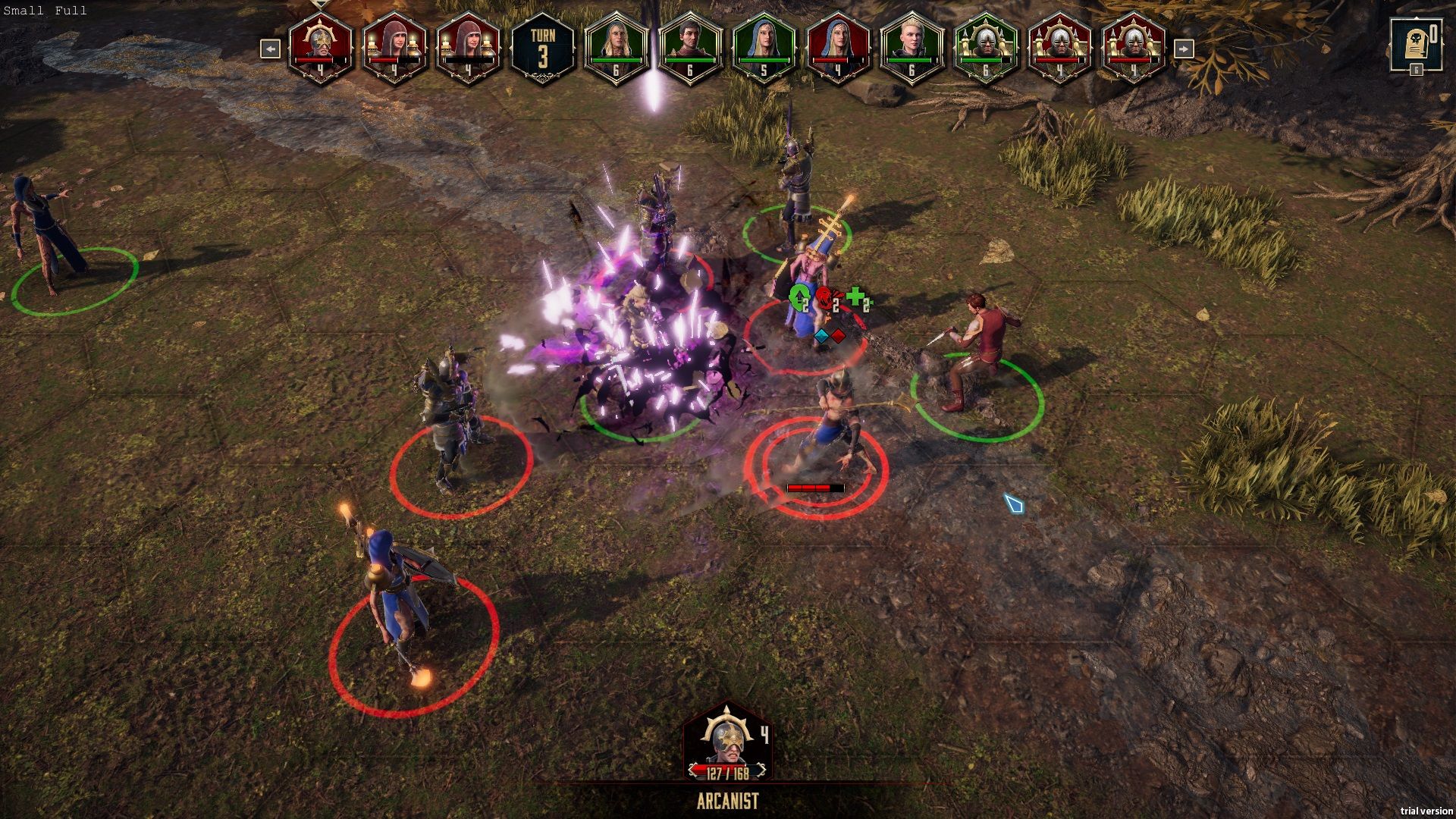Image resolution: width=1456 pixels, height=819 pixels.
Task: Select the green helmeted soldier's turn portrait
Action: click(986, 47)
